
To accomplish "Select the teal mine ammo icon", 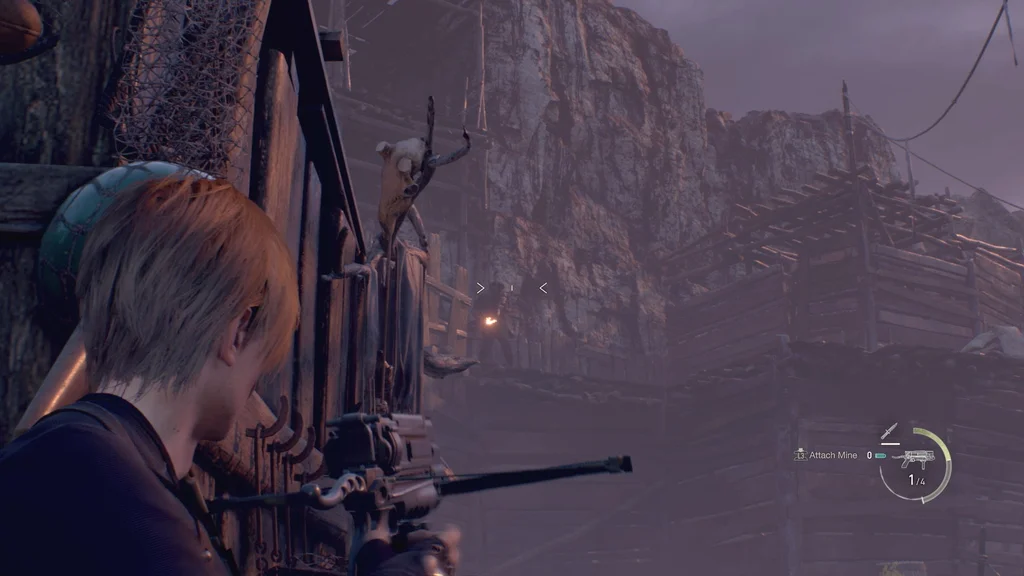I will tap(880, 456).
